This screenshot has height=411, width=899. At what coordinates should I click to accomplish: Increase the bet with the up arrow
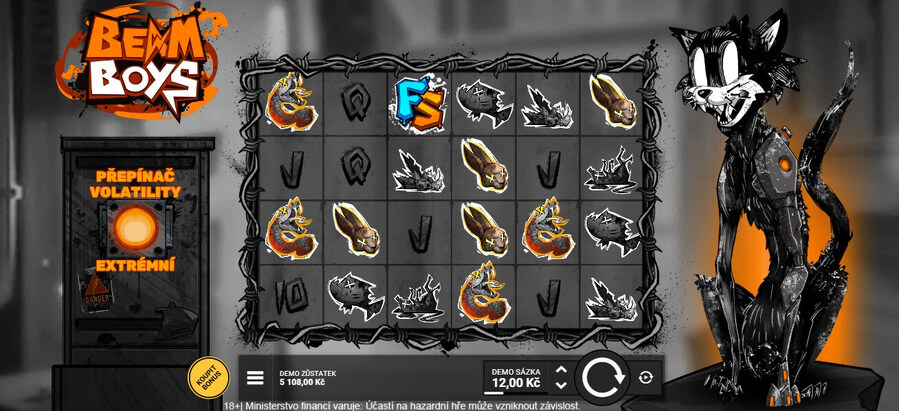point(561,370)
